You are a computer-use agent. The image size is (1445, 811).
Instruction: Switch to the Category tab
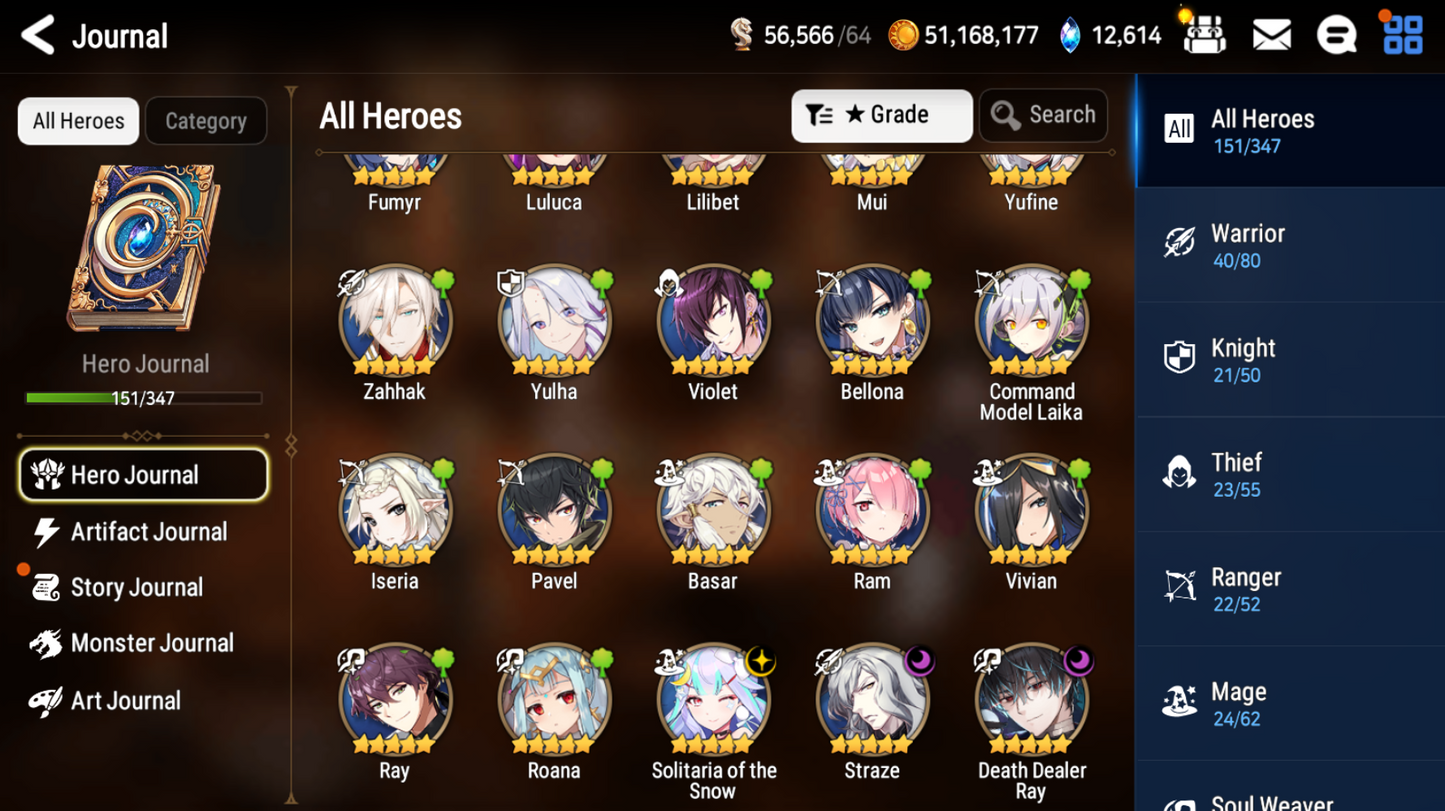(x=205, y=121)
